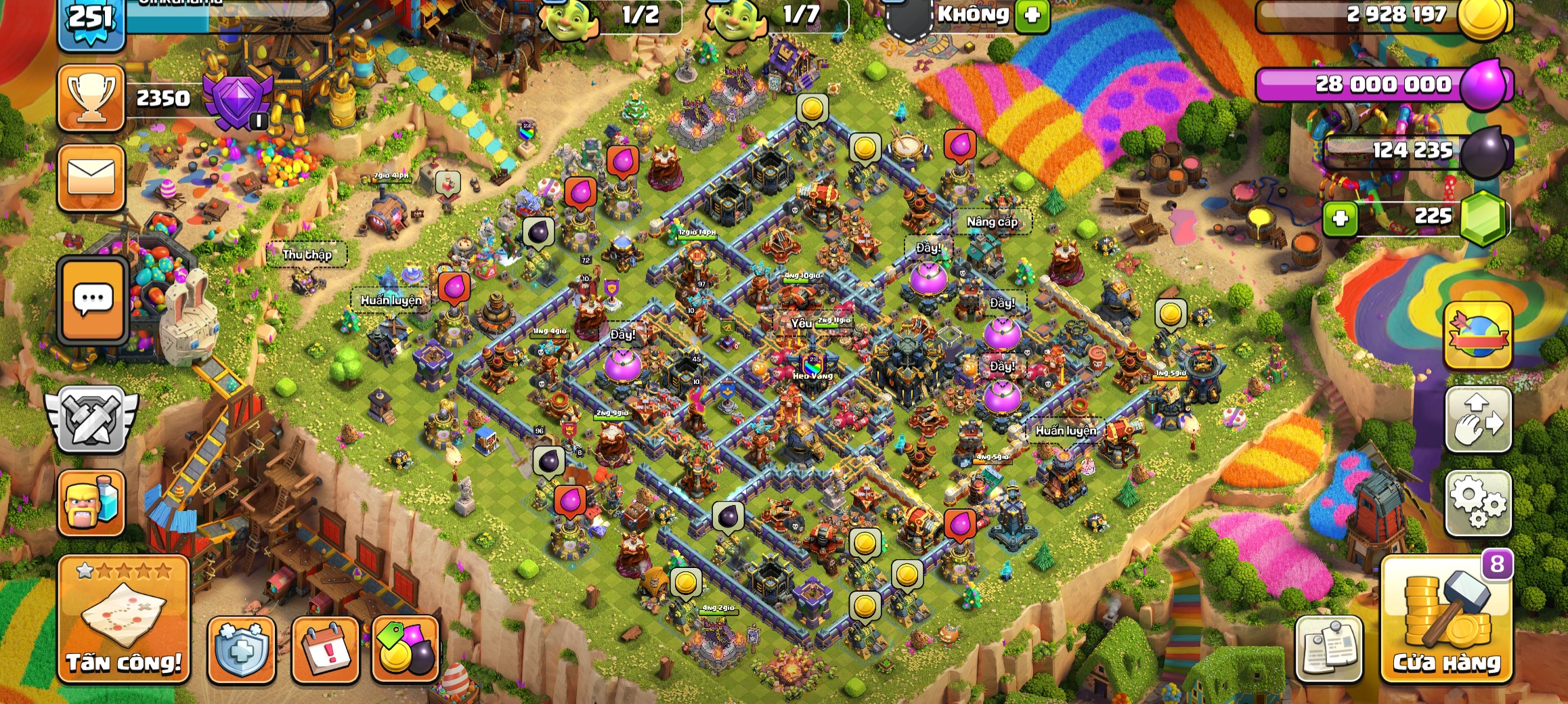This screenshot has height=704, width=1568.
Task: Open the settings gears button
Action: click(x=1478, y=502)
